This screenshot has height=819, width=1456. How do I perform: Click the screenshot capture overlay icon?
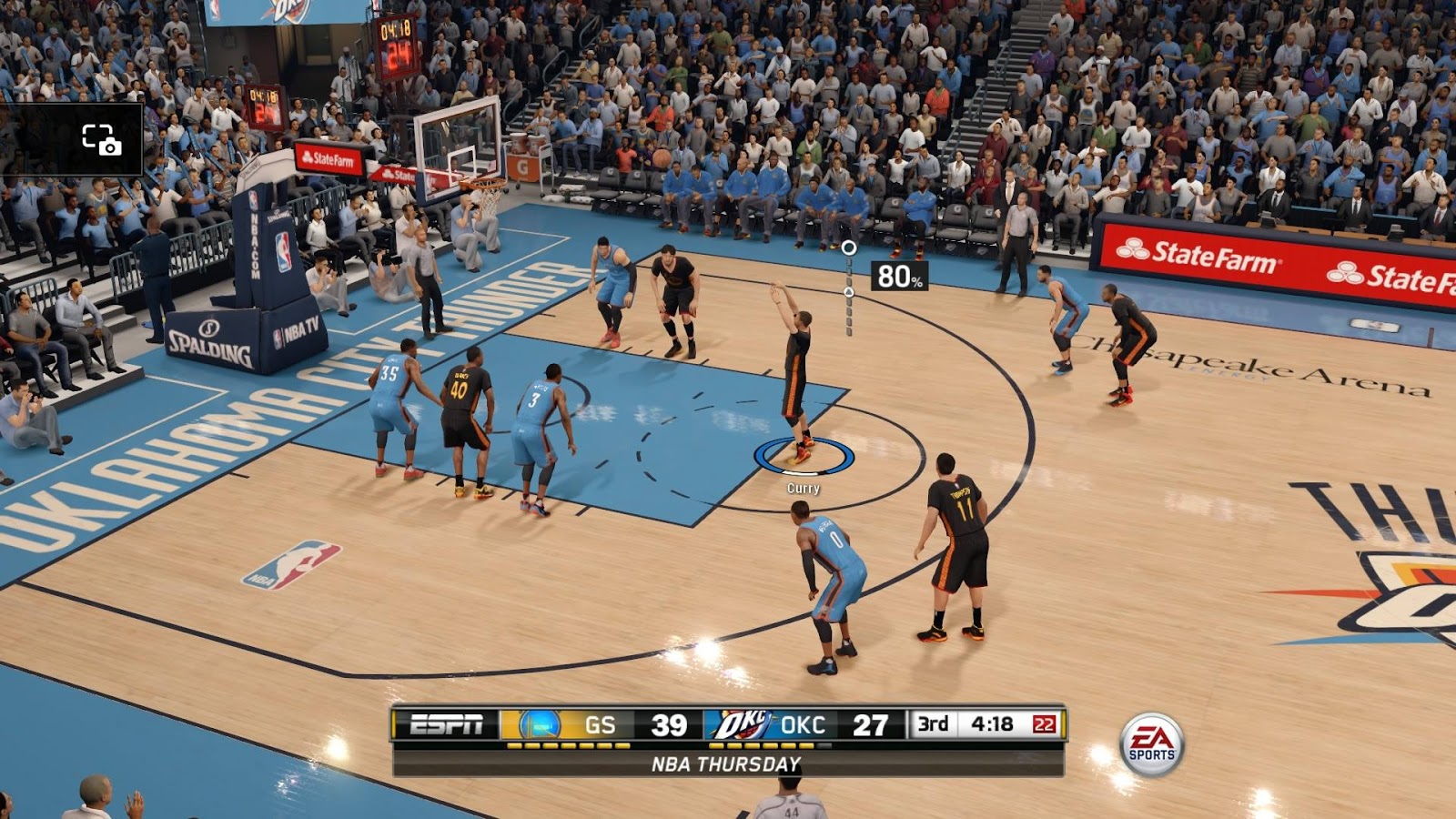tap(101, 139)
